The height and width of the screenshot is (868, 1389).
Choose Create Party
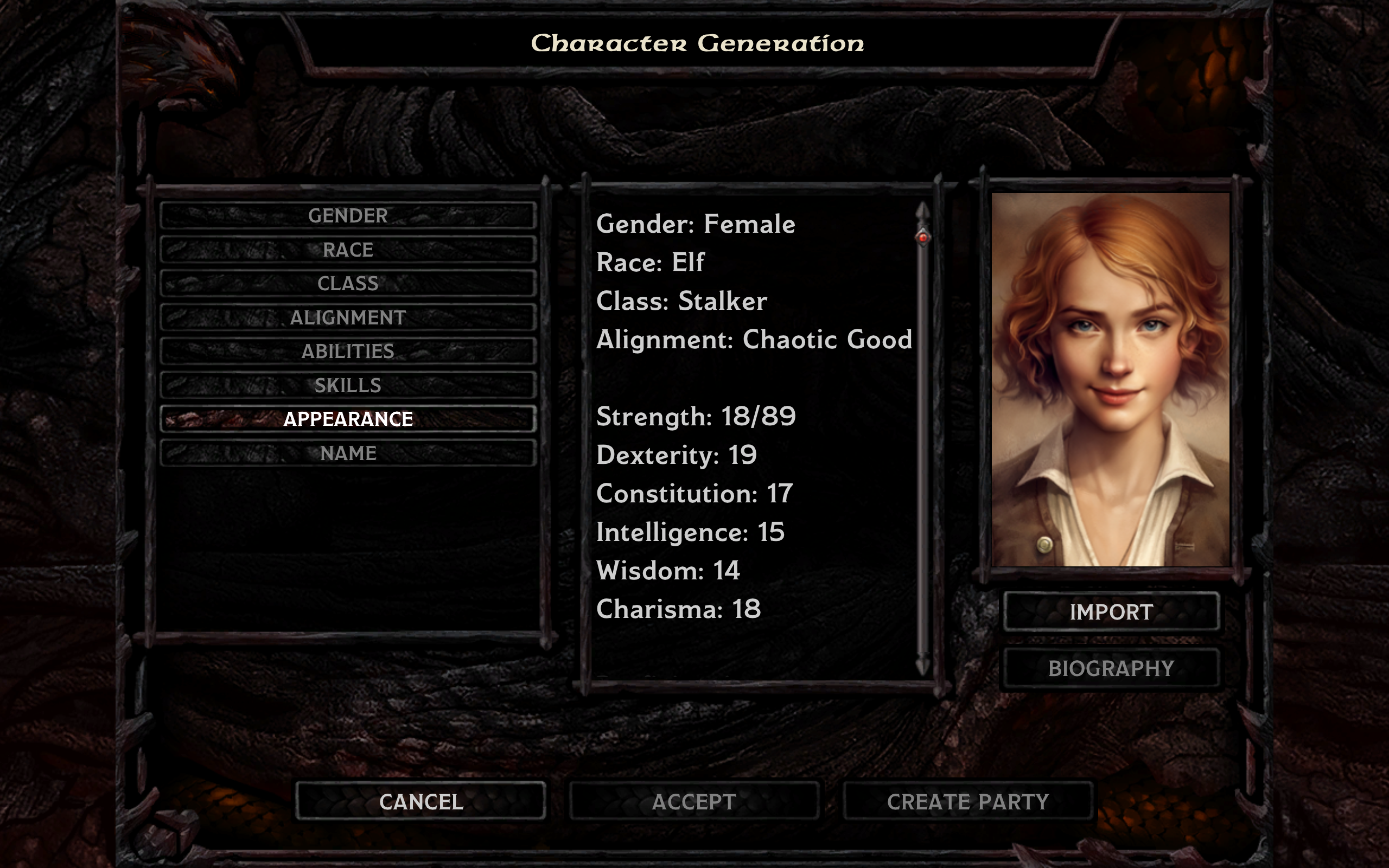(x=968, y=801)
